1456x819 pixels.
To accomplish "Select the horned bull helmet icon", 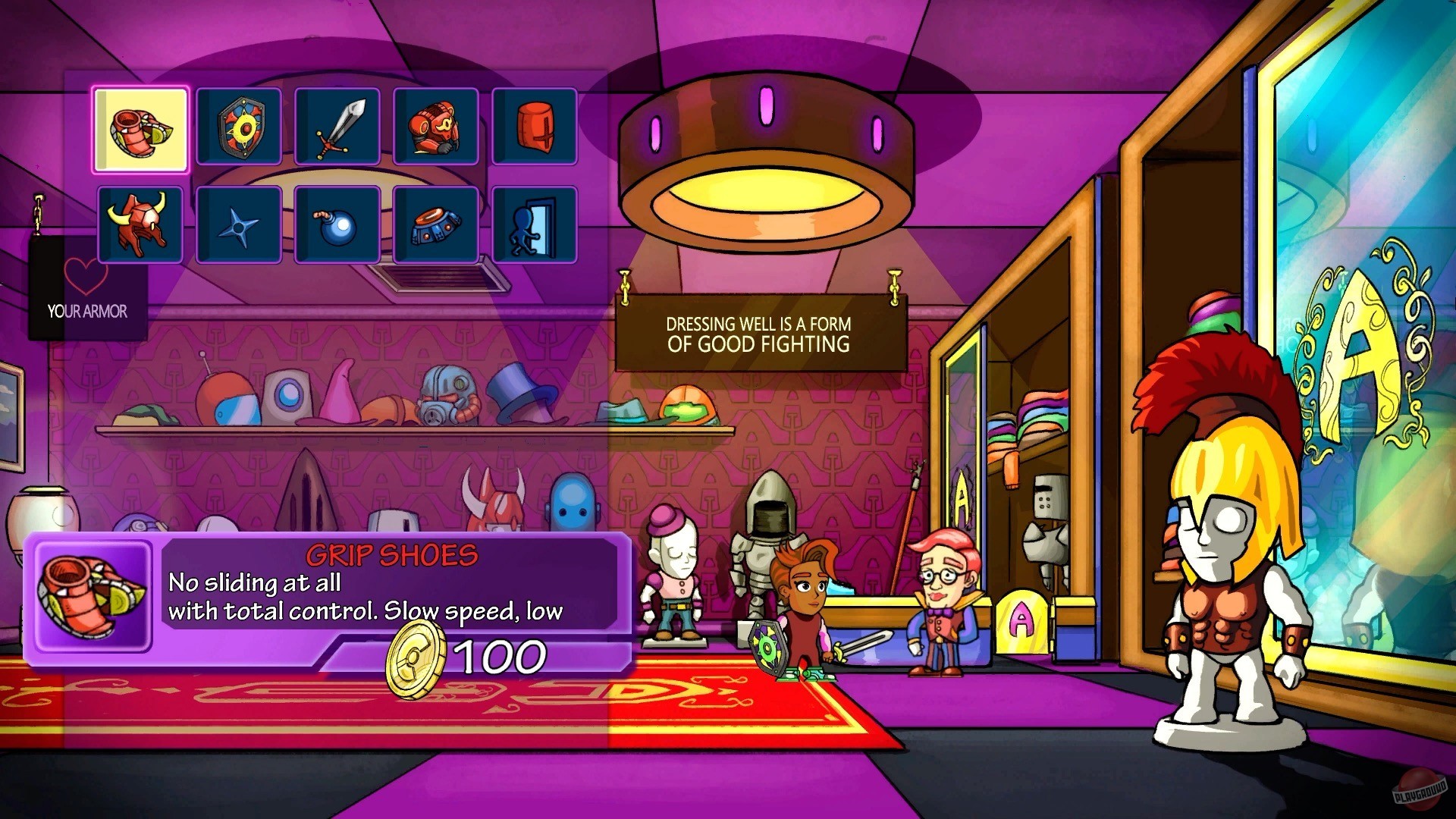I will (x=140, y=224).
